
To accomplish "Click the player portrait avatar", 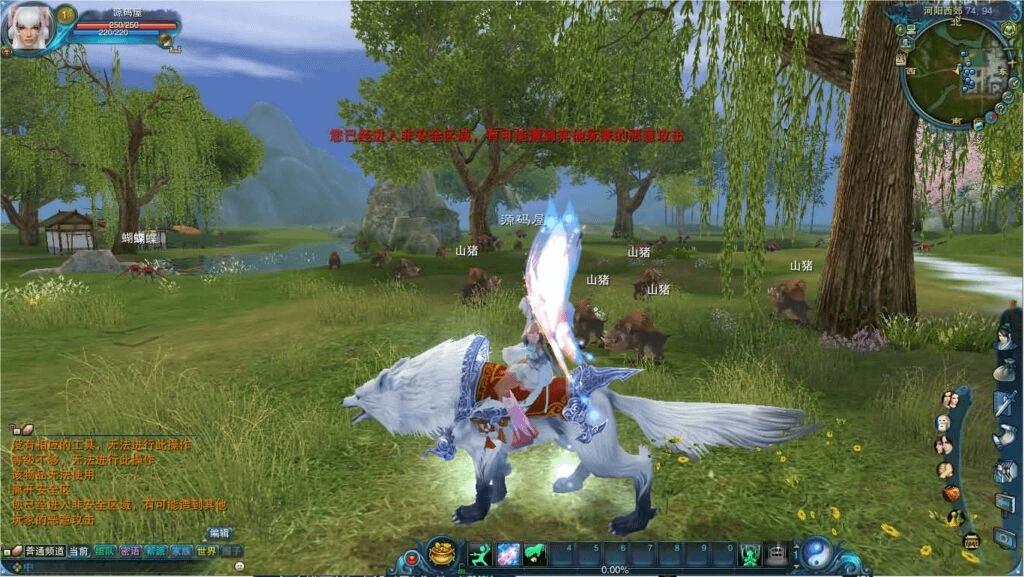I will pyautogui.click(x=27, y=27).
